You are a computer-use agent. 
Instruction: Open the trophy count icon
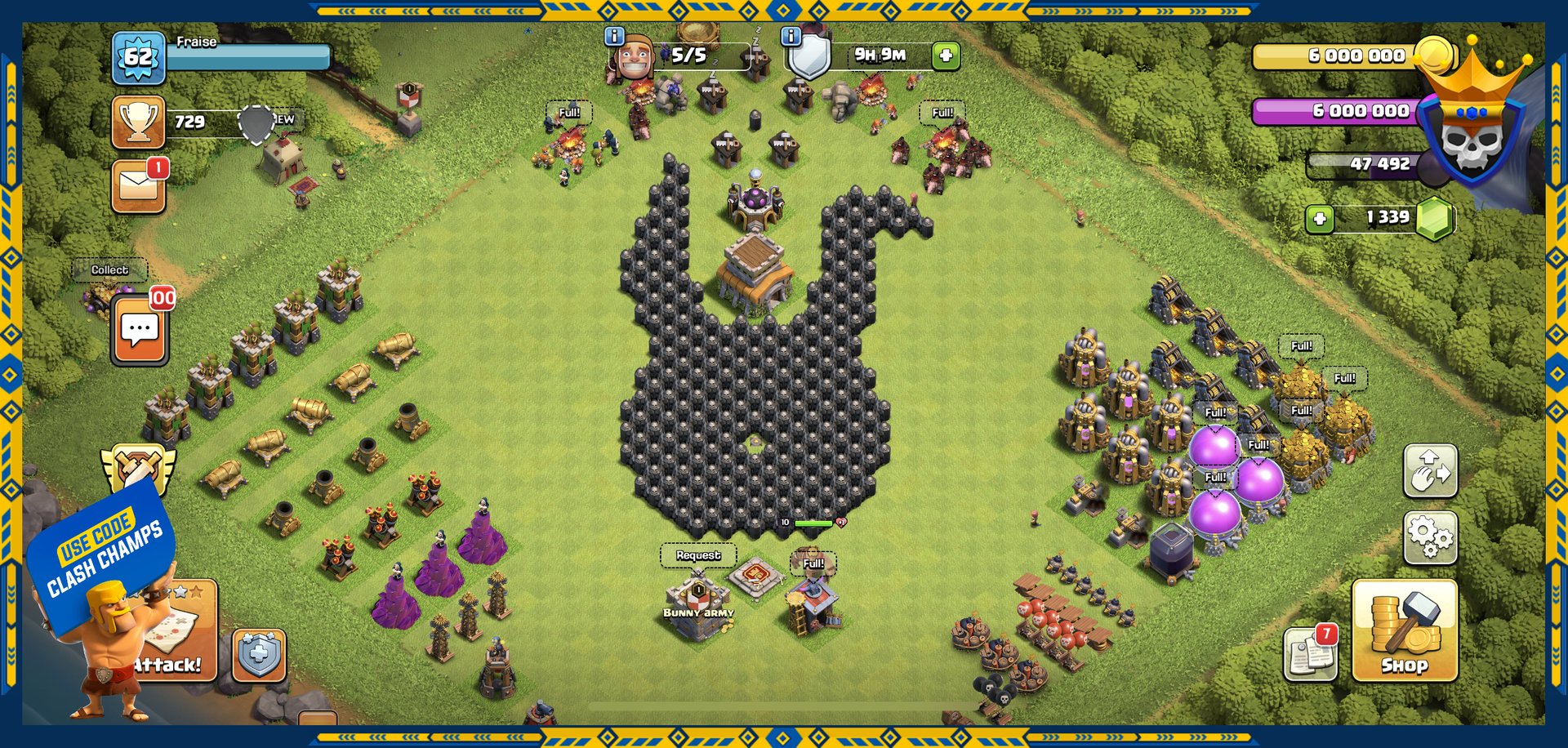click(139, 122)
